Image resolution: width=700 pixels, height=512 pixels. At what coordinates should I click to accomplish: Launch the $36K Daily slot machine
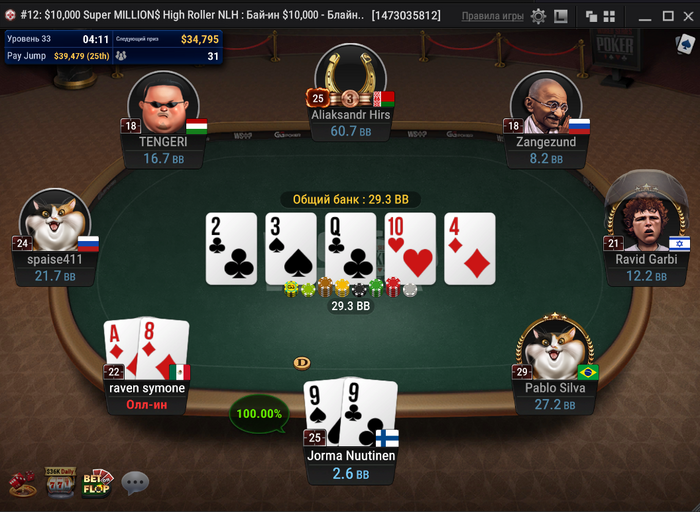pyautogui.click(x=60, y=482)
